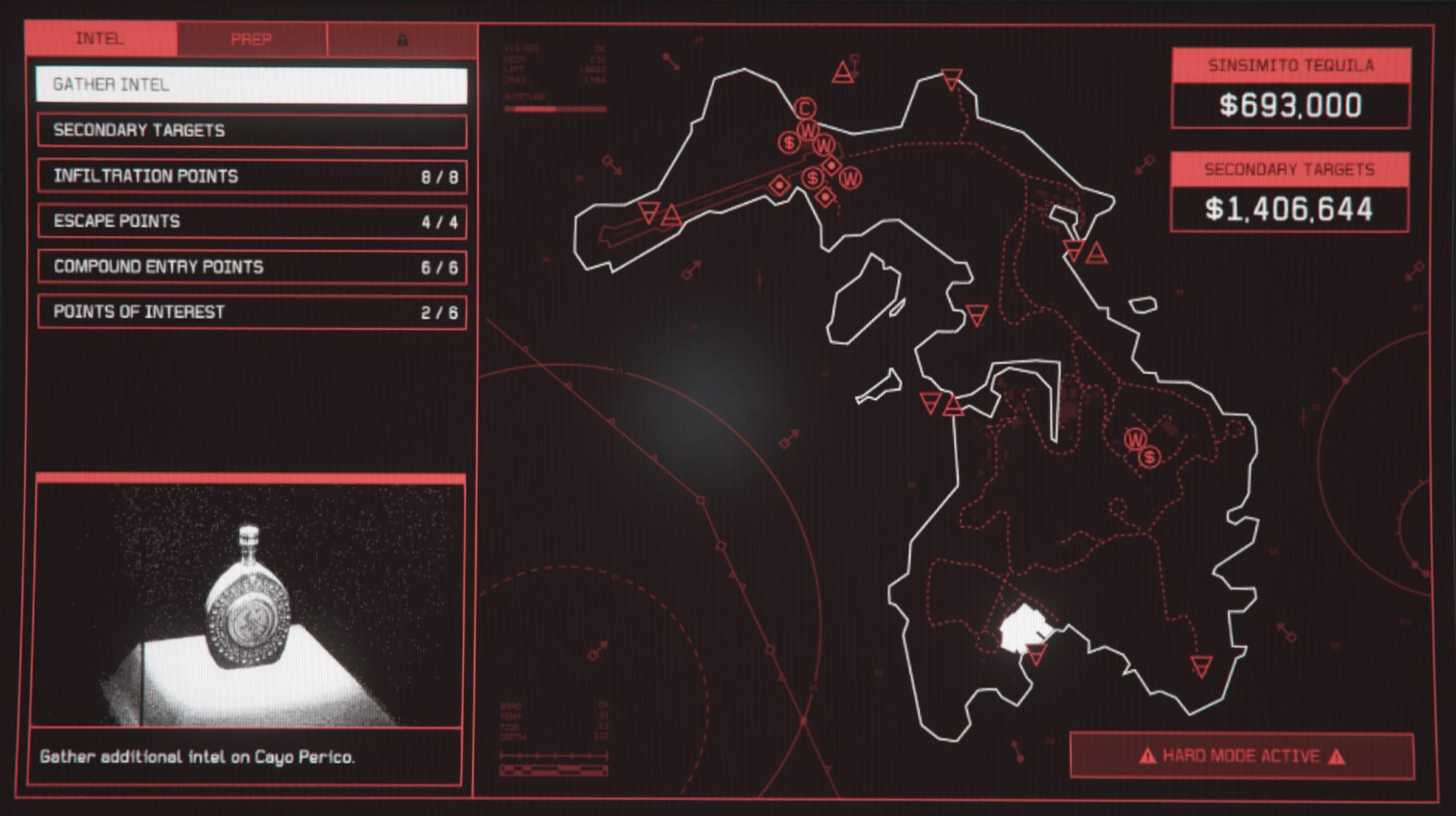Image resolution: width=1456 pixels, height=816 pixels.
Task: Click the cash stash icon on the north coast
Action: point(789,141)
